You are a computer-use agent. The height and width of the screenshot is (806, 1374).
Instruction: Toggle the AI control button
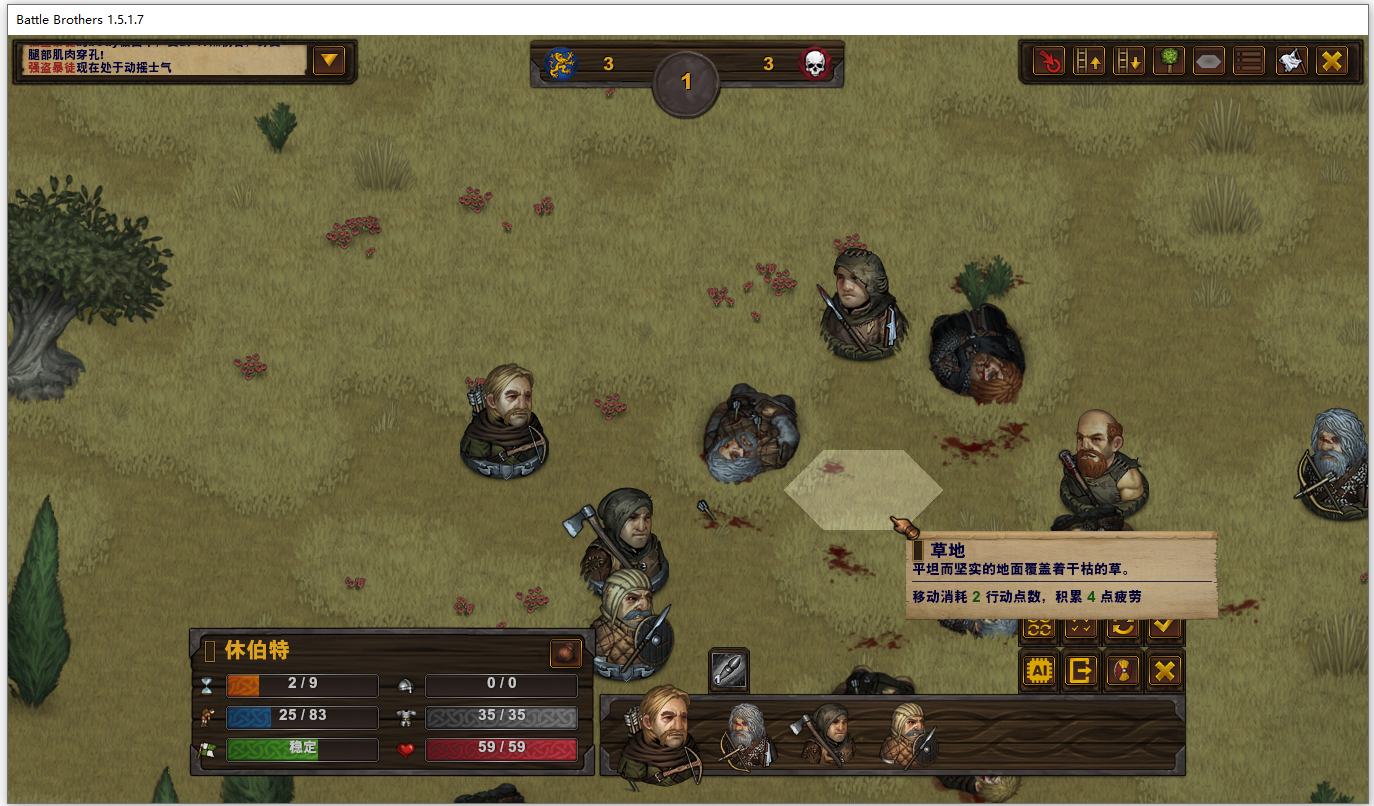(1039, 670)
